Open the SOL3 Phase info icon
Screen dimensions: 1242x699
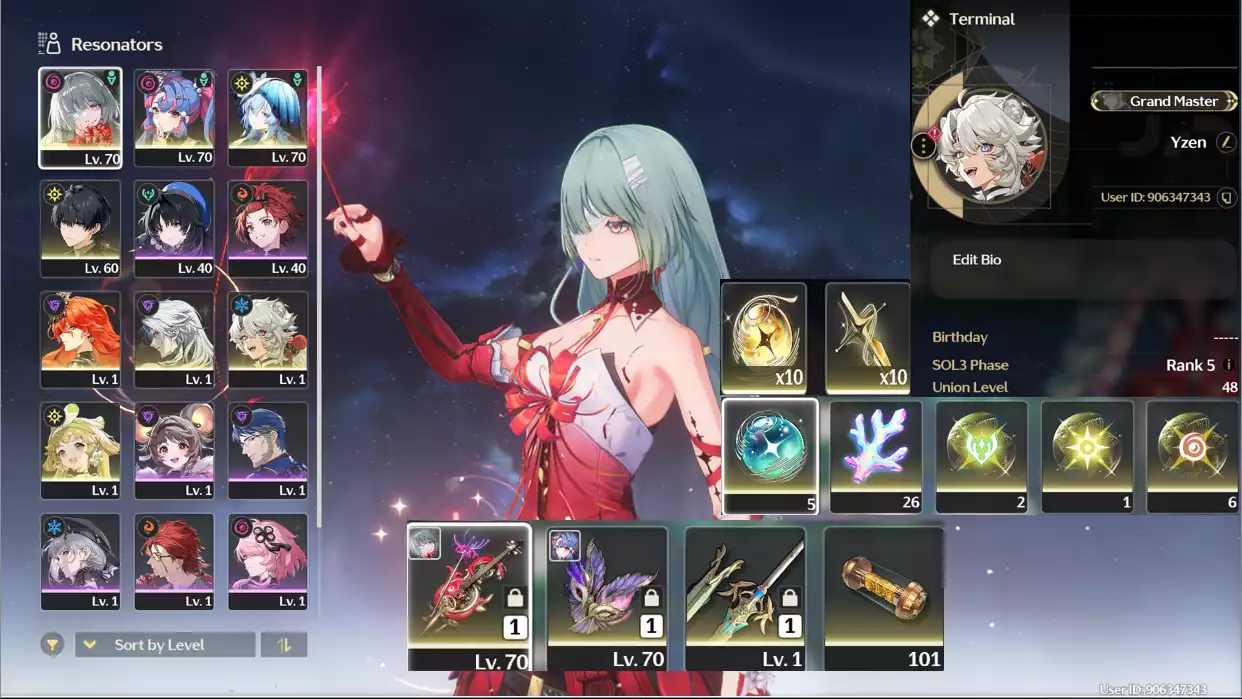pyautogui.click(x=1229, y=365)
